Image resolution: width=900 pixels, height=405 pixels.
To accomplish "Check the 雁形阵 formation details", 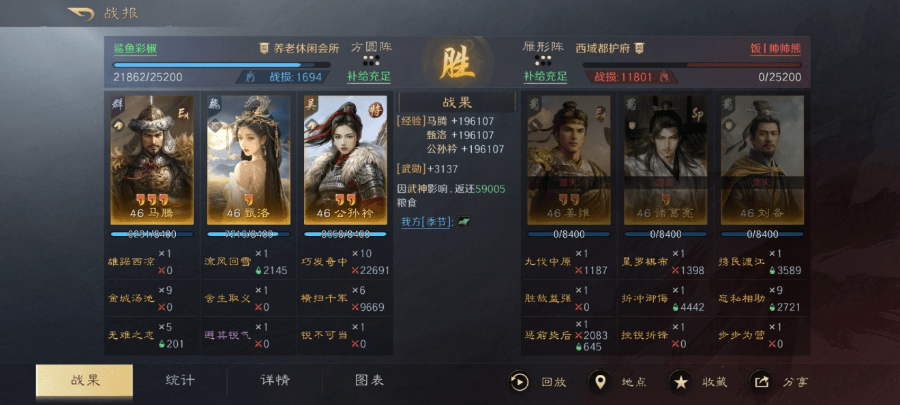I will point(543,47).
